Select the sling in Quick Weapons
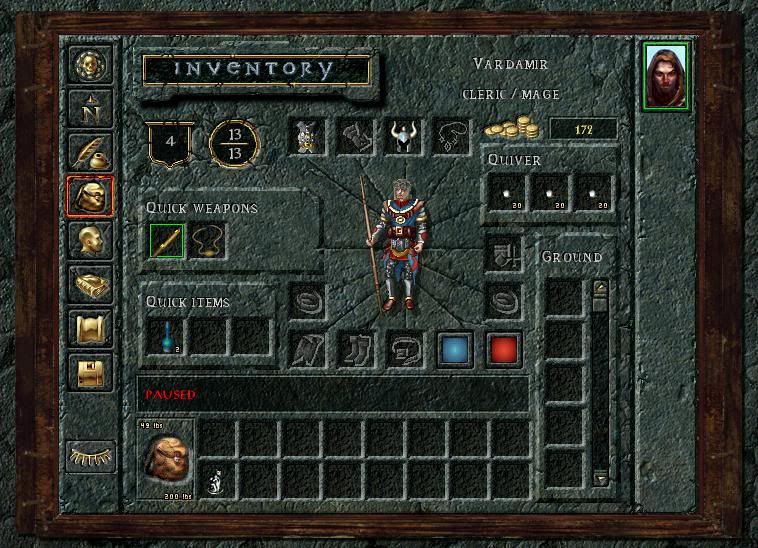 (x=208, y=241)
